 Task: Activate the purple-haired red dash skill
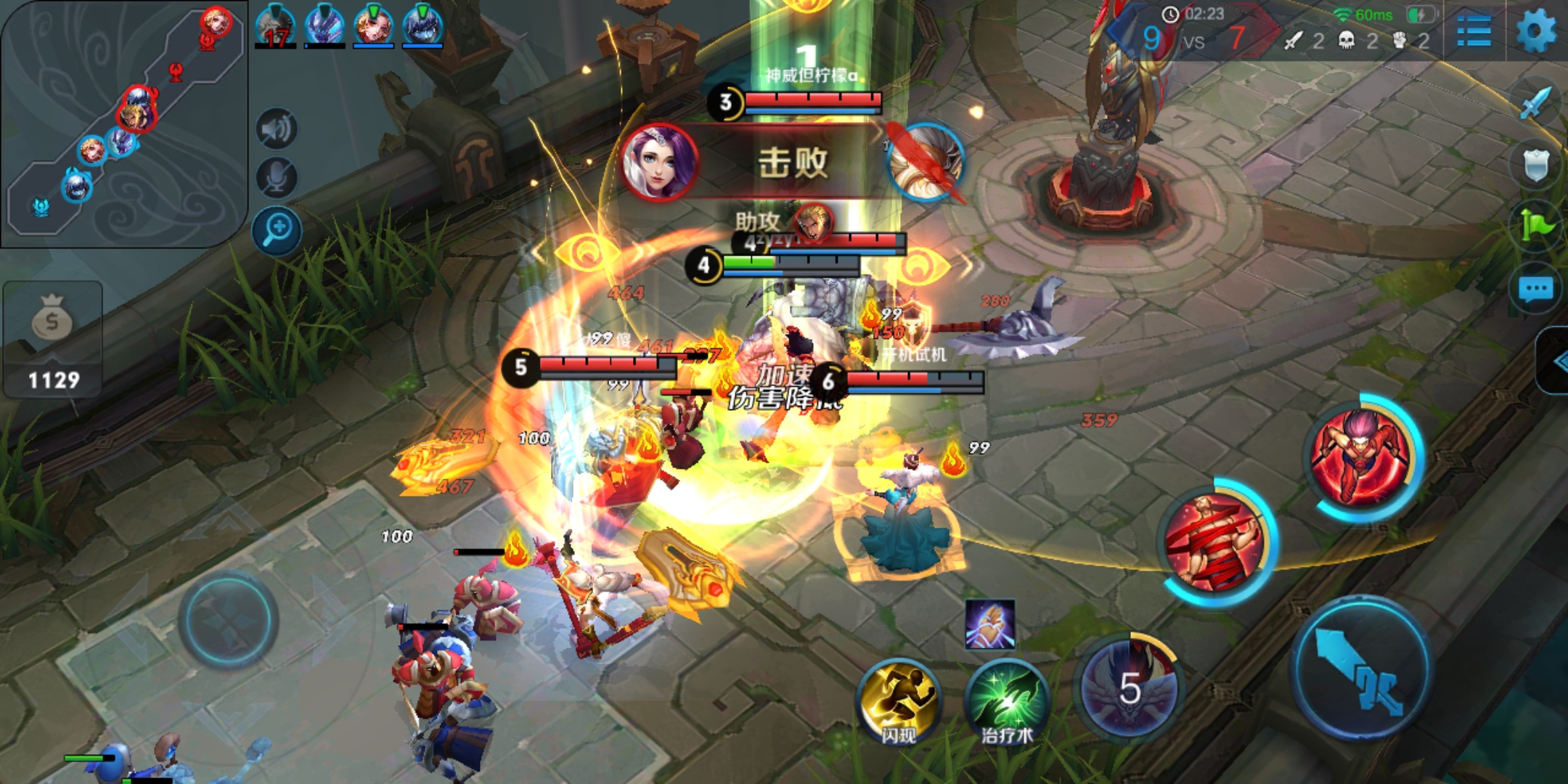pos(1362,457)
